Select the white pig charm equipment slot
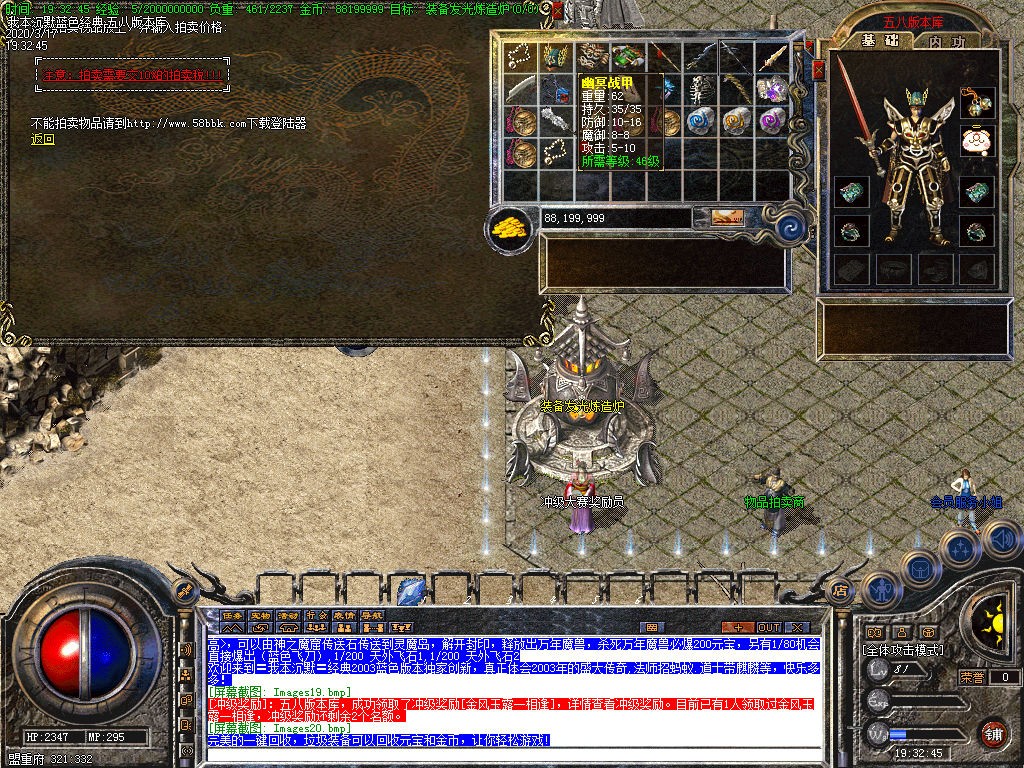1024x768 pixels. 977,140
